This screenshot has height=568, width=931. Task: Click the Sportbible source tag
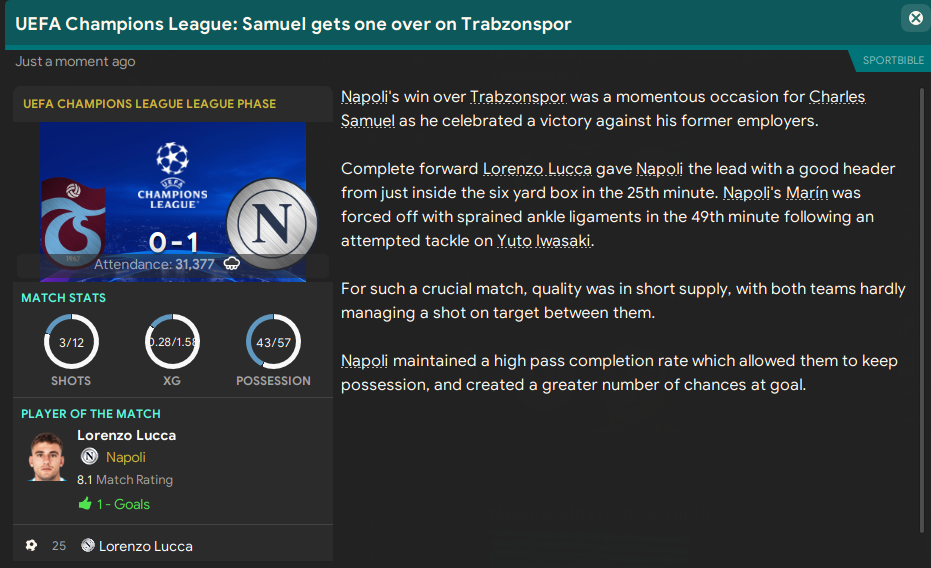(893, 61)
